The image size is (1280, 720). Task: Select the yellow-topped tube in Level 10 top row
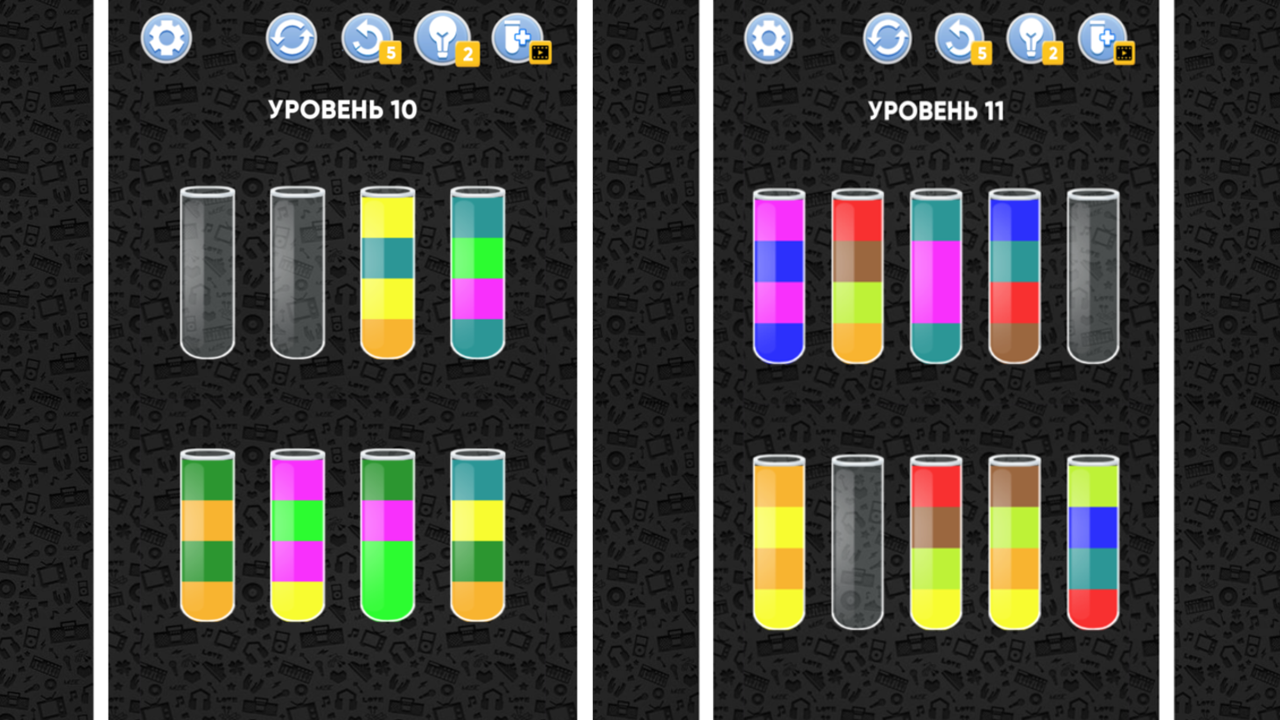[x=386, y=270]
